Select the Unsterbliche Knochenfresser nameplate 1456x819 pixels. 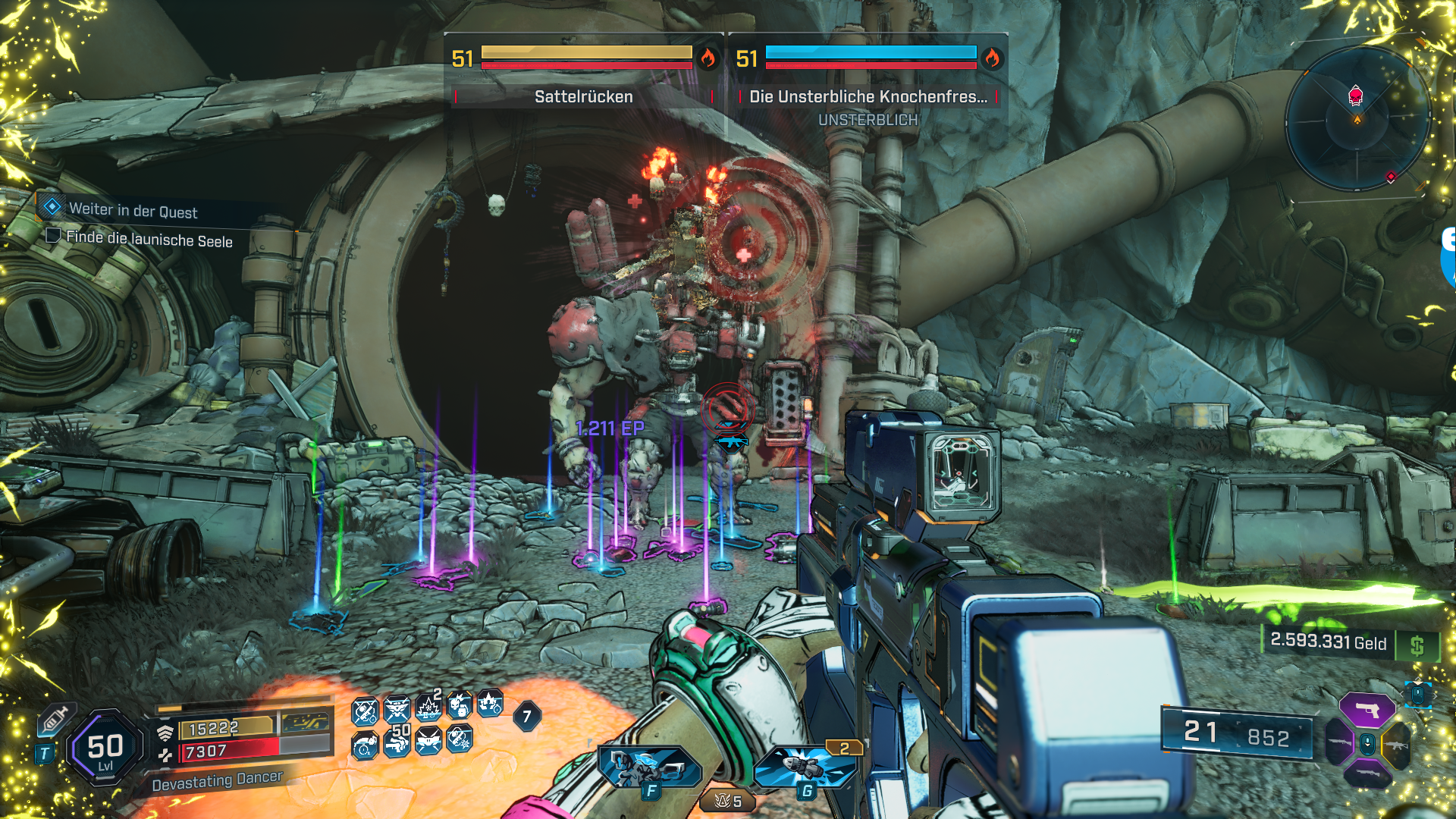click(x=868, y=96)
